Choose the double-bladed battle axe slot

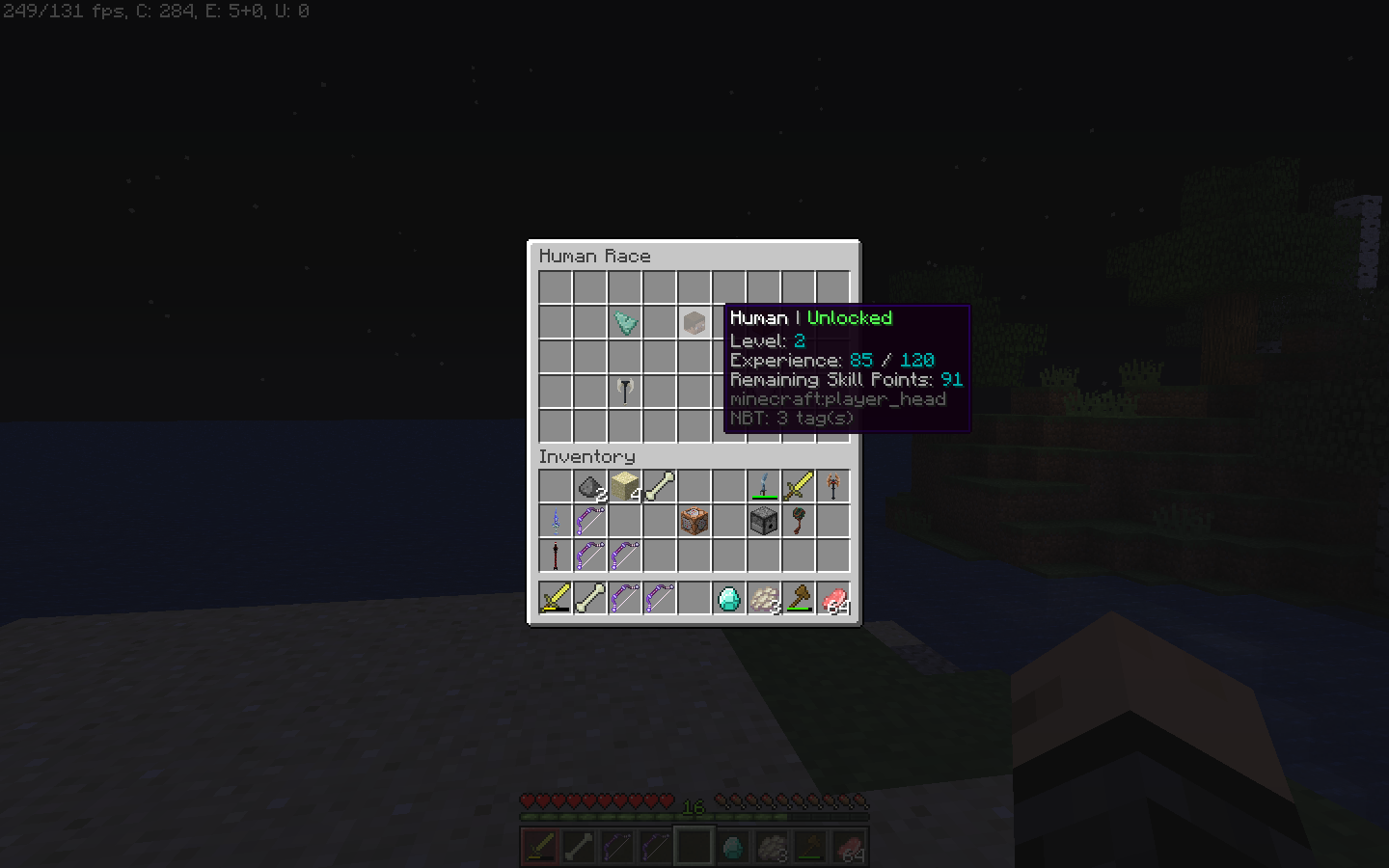[x=625, y=391]
